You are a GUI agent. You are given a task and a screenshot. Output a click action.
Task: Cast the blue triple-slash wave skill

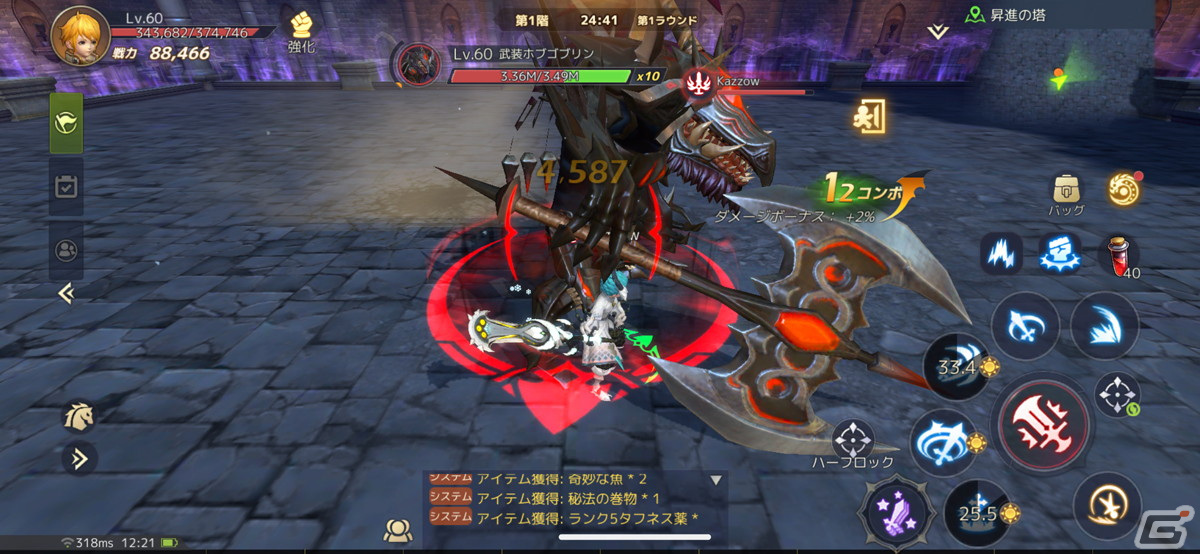coord(1104,325)
